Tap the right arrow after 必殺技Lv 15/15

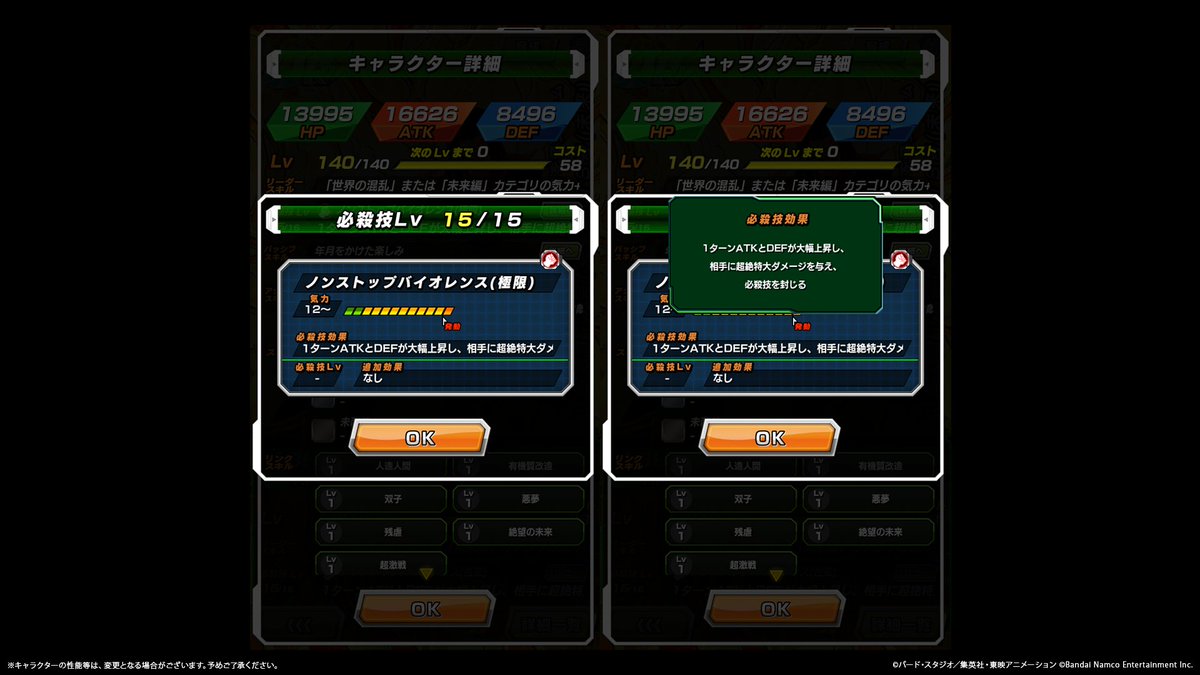(574, 219)
